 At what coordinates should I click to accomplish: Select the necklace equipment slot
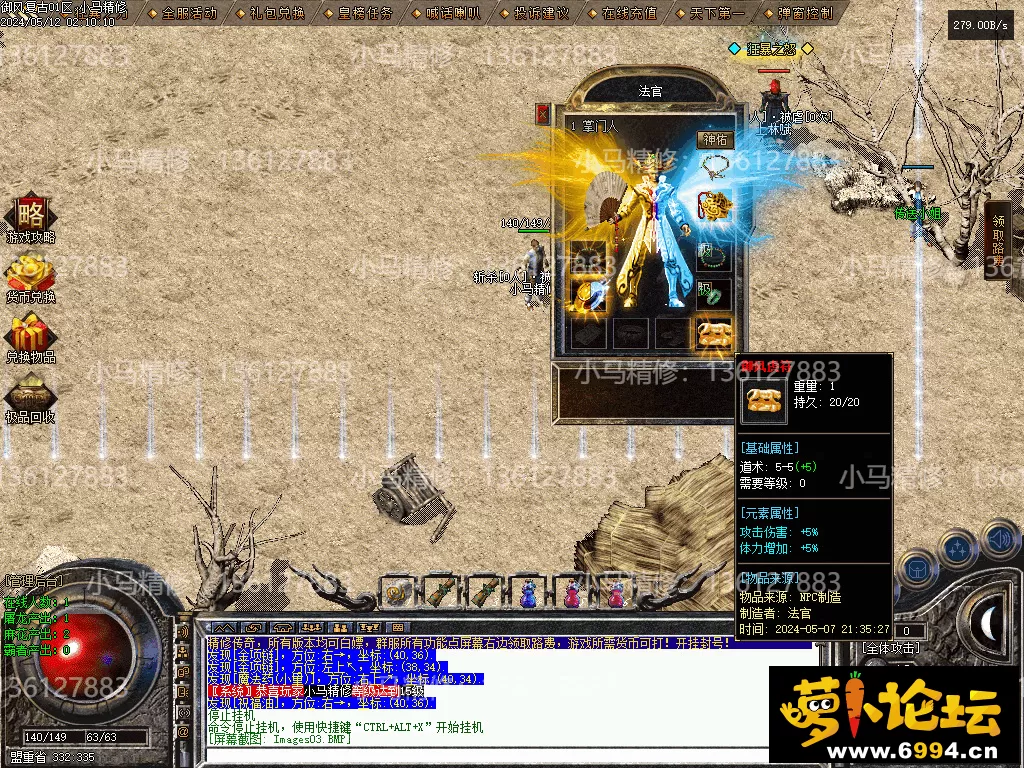pos(715,167)
